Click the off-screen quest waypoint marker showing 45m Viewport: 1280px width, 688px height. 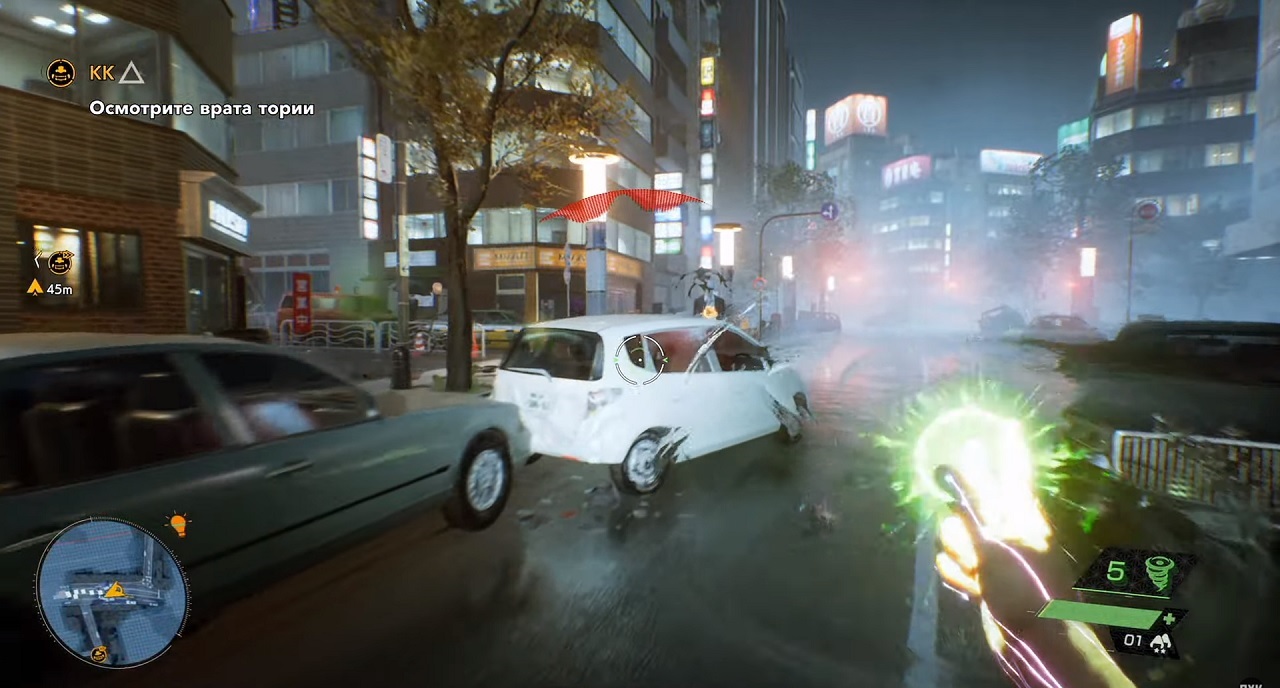tap(61, 263)
